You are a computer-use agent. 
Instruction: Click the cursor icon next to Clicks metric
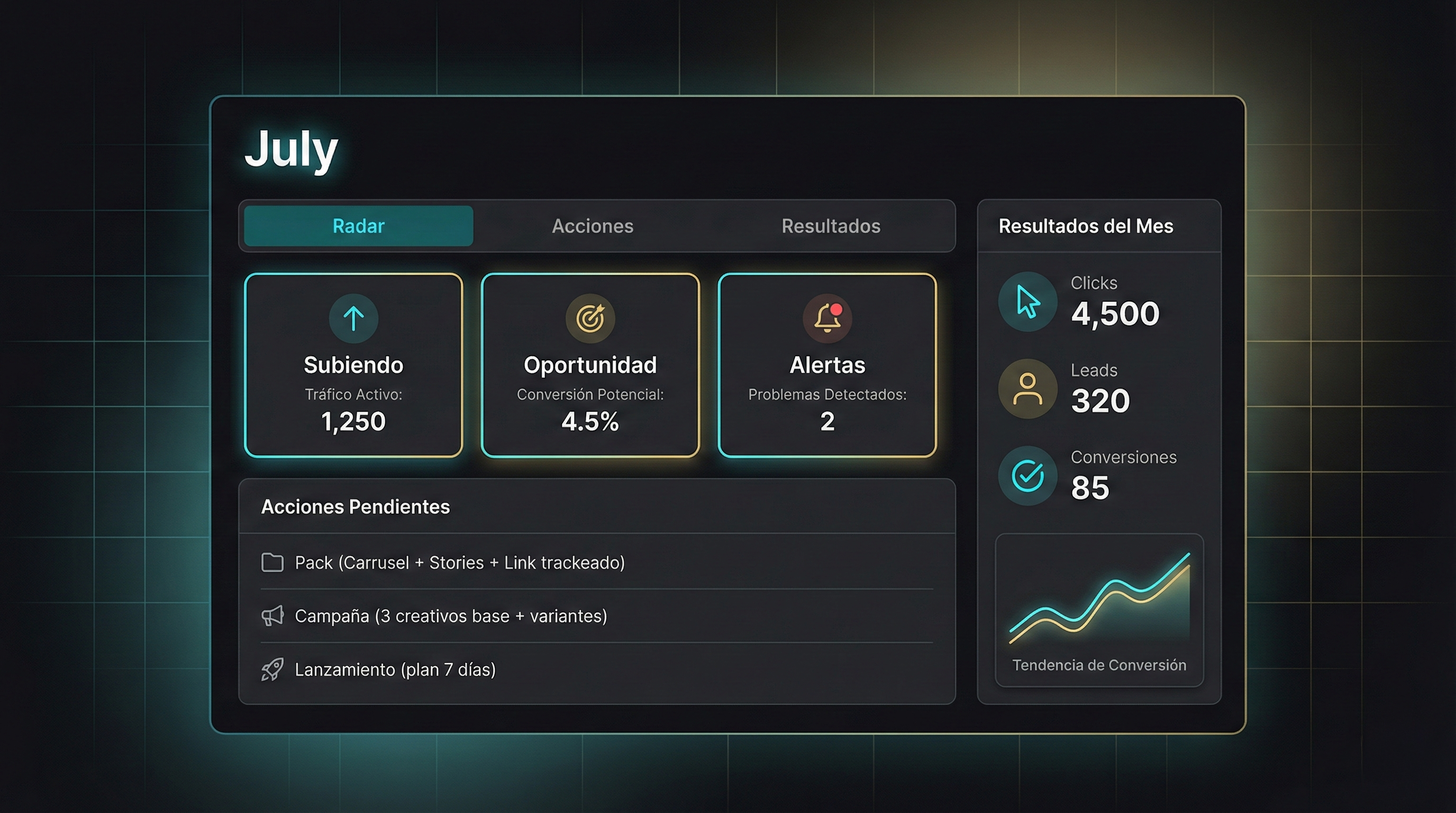1027,302
